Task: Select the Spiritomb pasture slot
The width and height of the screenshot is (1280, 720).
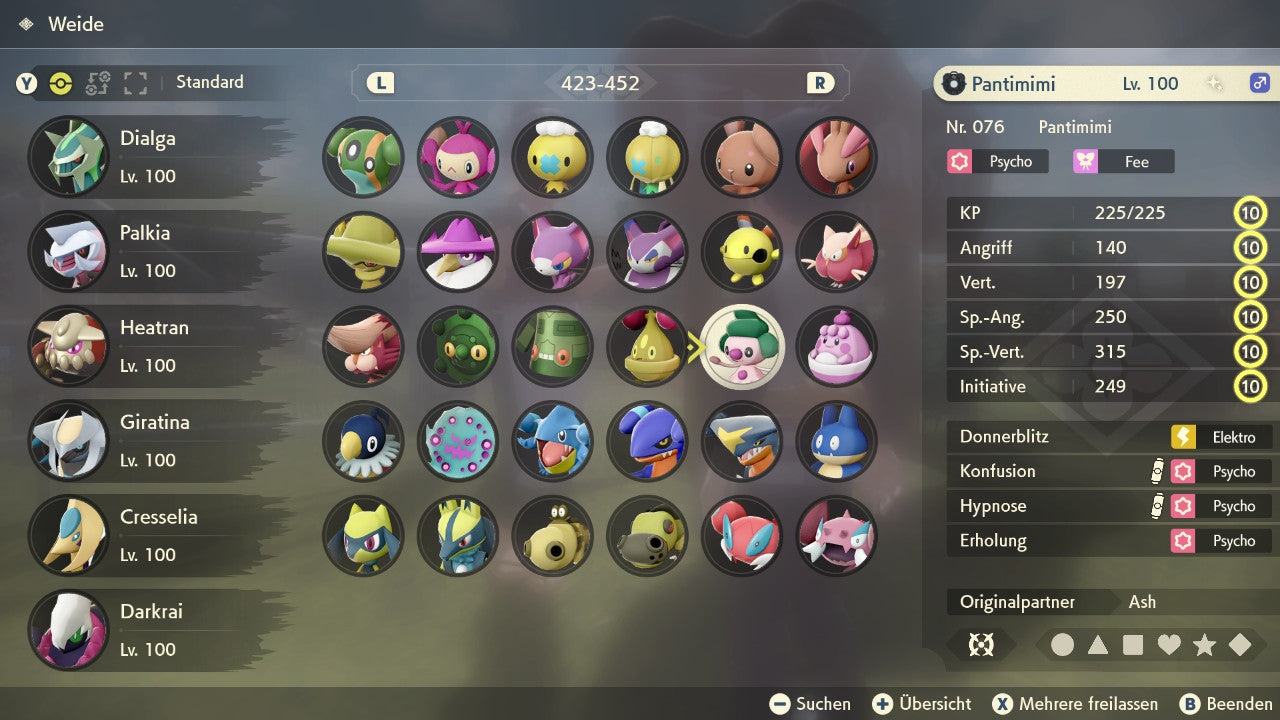Action: tap(458, 441)
